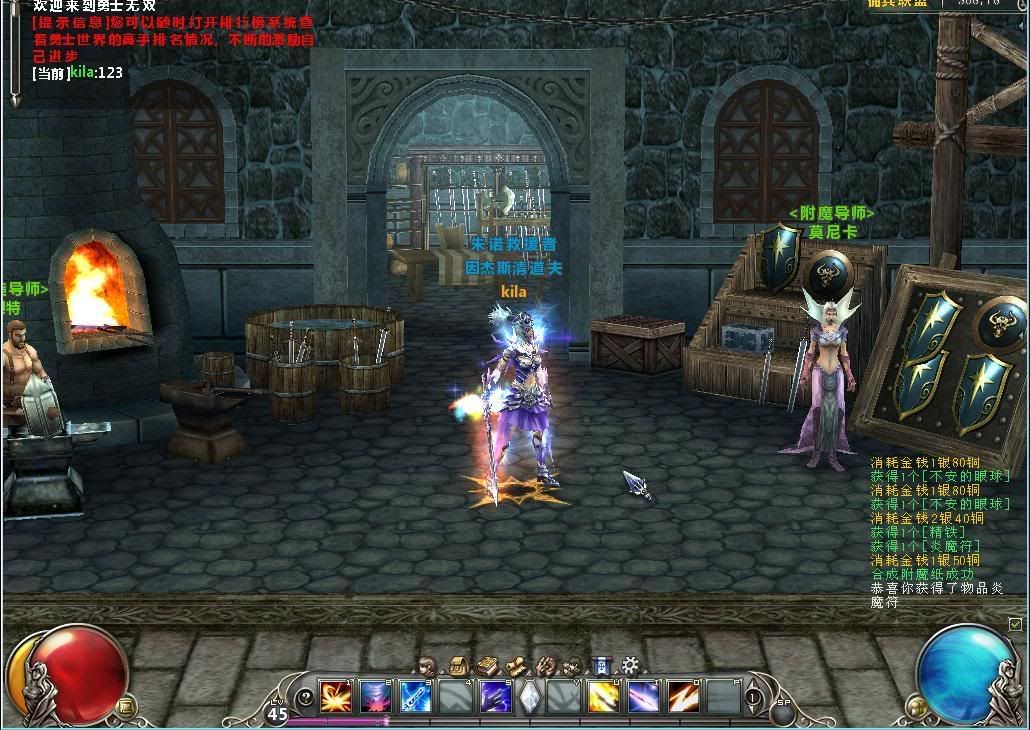Cast the dark purple claw skill

point(494,696)
